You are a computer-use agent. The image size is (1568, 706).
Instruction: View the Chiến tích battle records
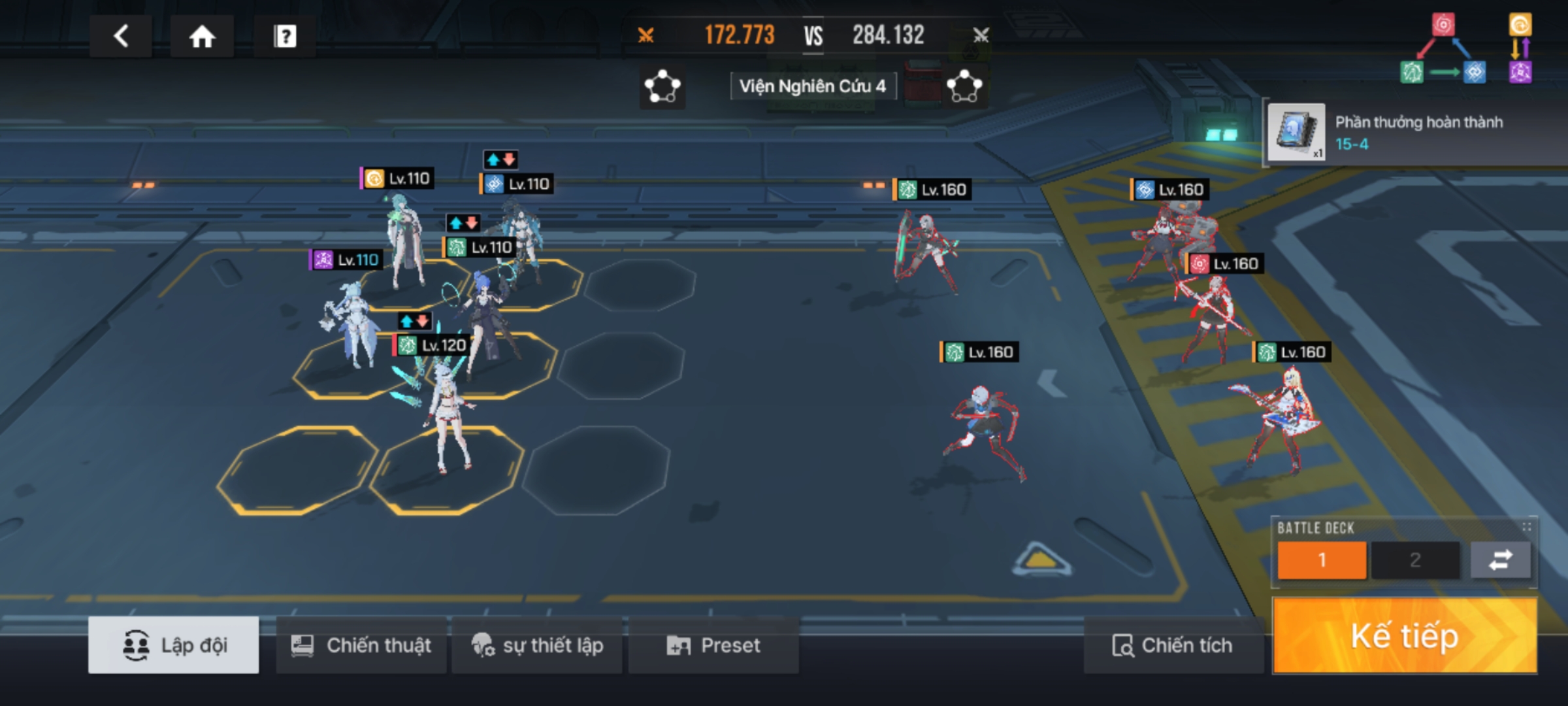[x=1173, y=645]
